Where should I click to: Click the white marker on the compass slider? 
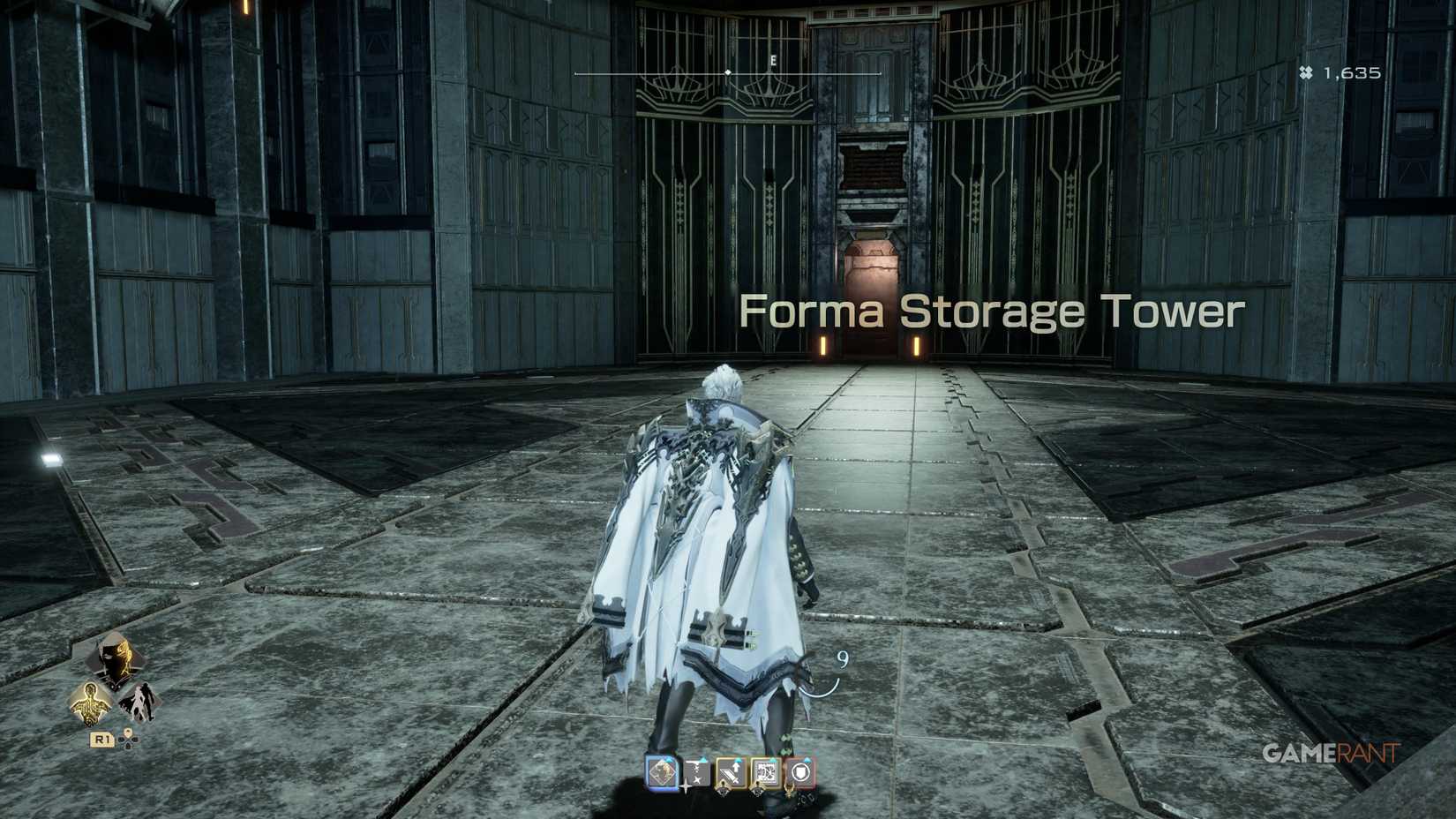pyautogui.click(x=727, y=74)
